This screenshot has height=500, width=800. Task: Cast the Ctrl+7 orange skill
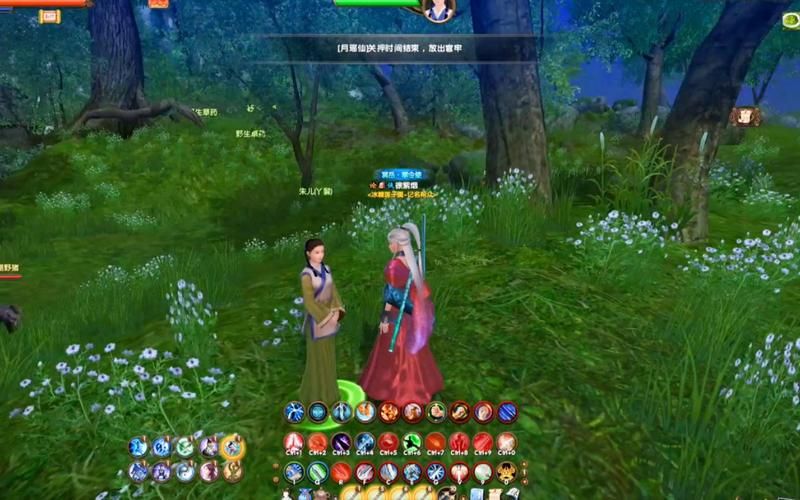click(x=436, y=442)
